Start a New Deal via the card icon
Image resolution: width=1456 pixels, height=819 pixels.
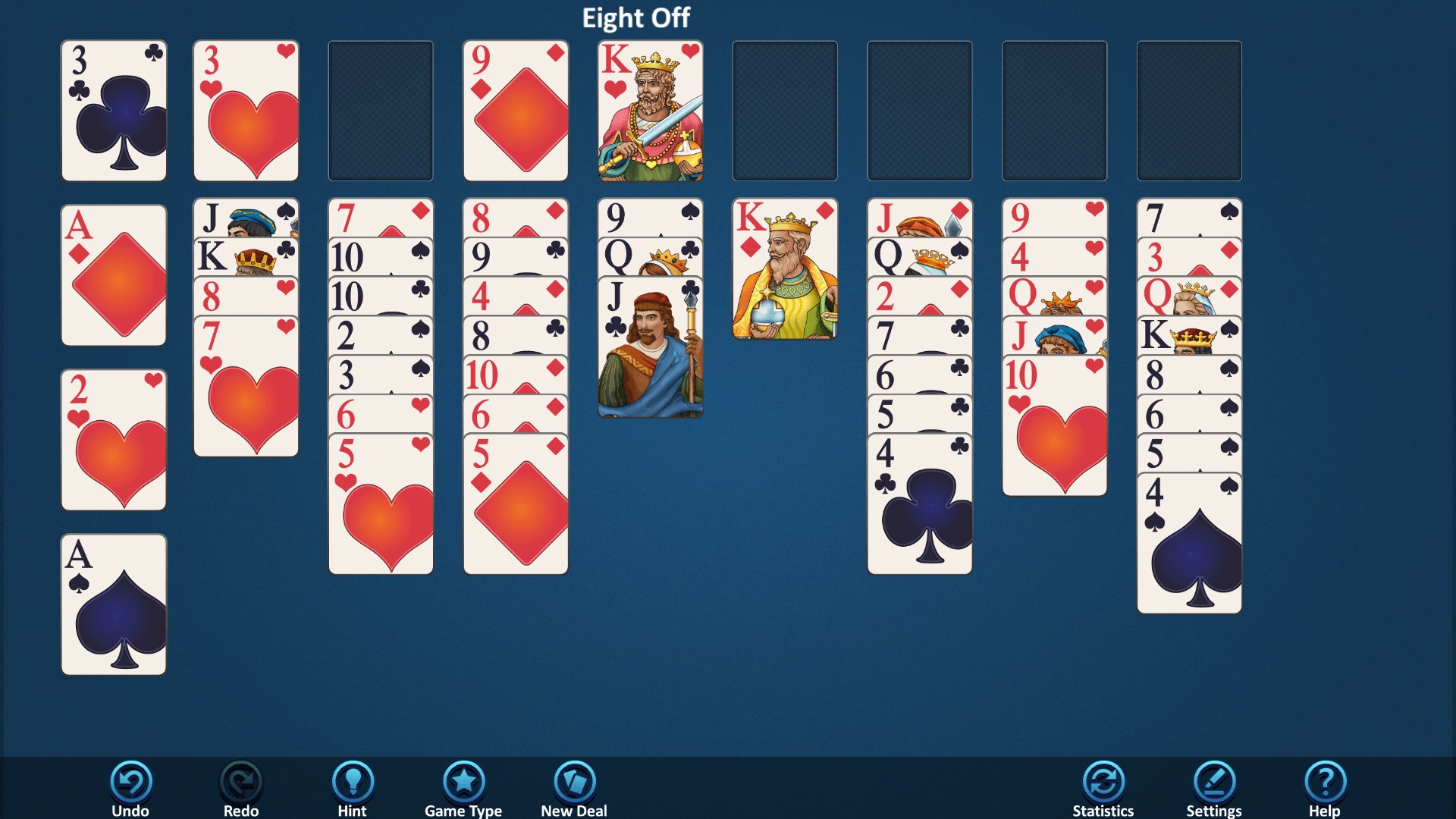(x=573, y=781)
